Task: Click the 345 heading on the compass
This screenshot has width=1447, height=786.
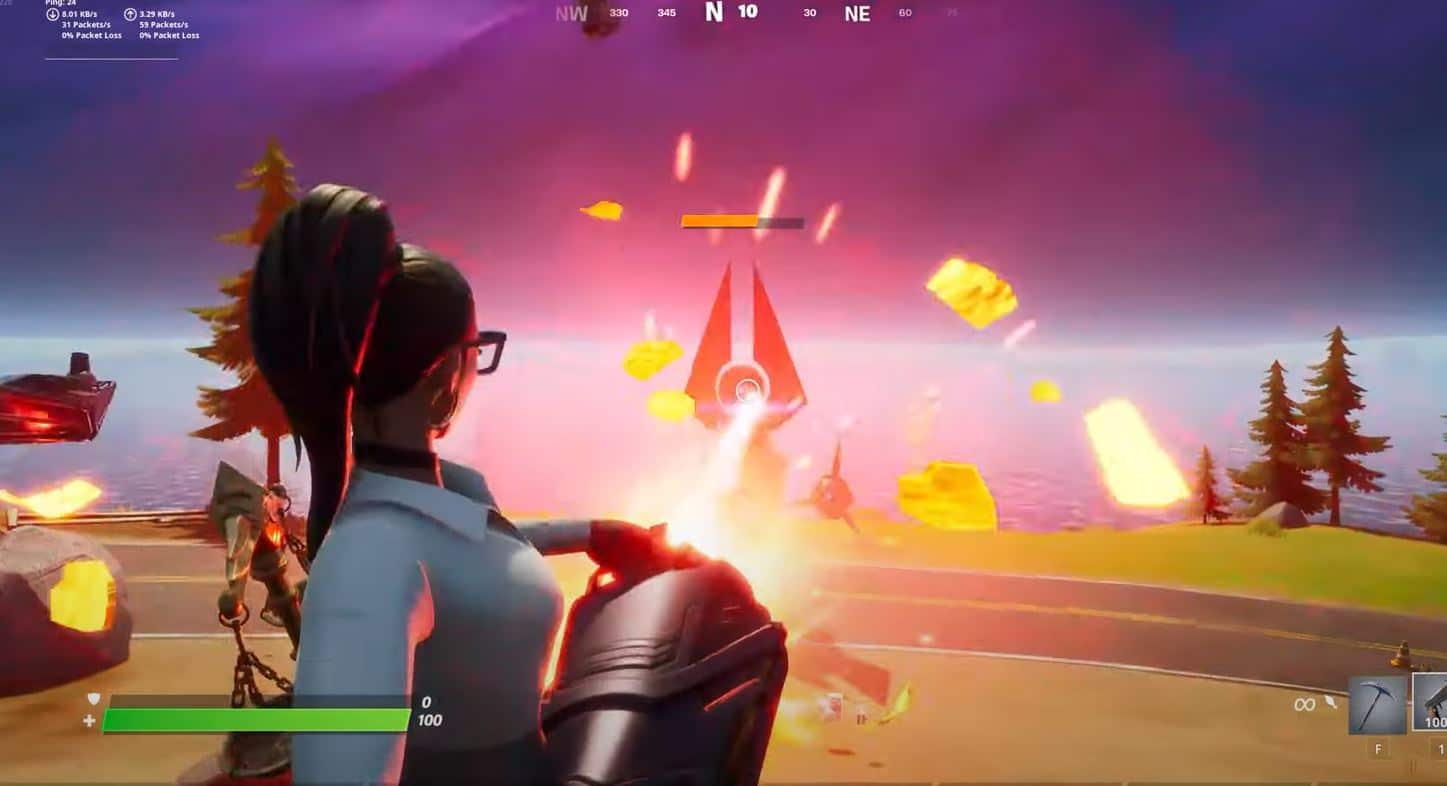Action: click(667, 13)
